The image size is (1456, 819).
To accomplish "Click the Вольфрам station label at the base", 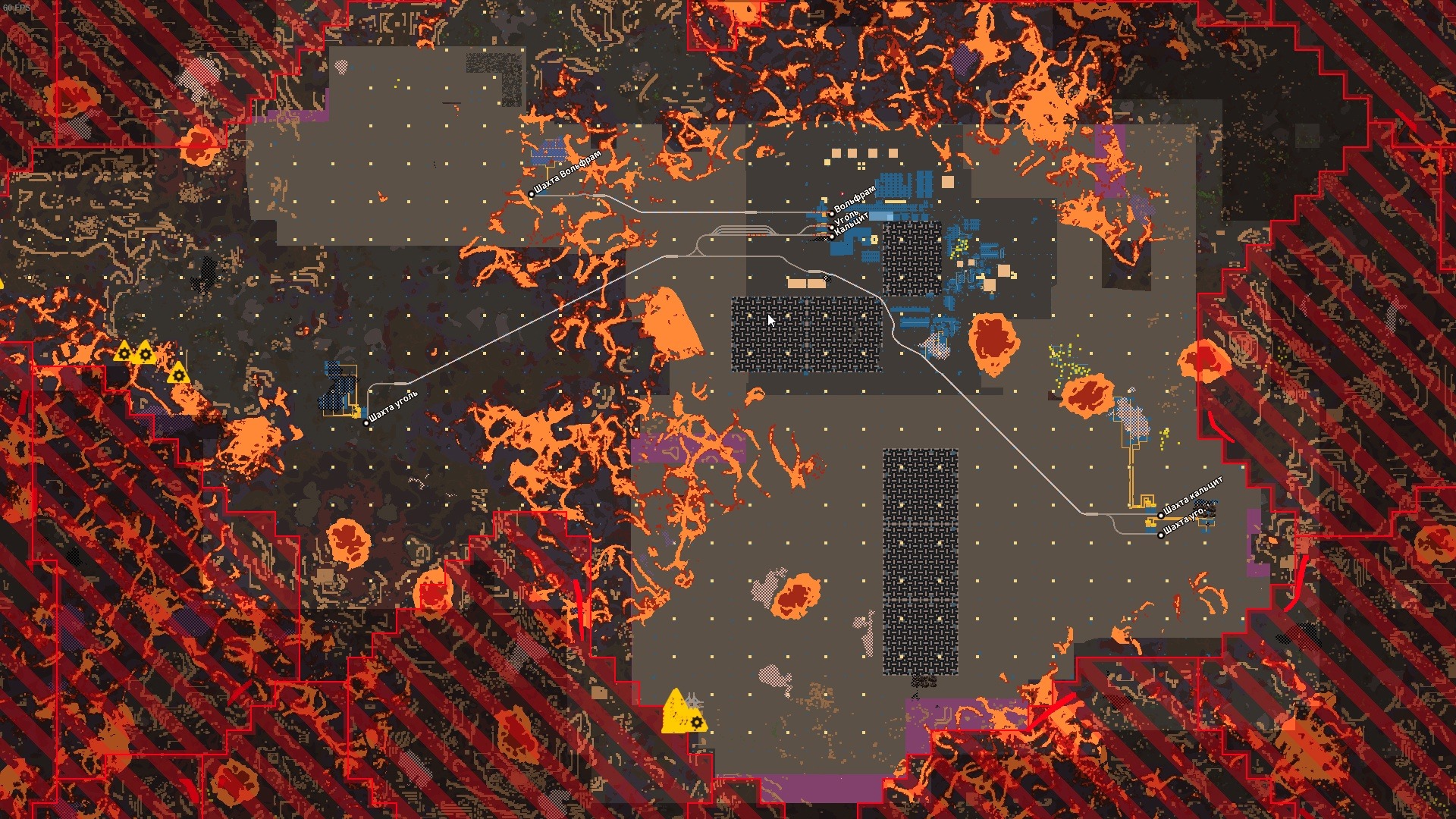I will [855, 199].
